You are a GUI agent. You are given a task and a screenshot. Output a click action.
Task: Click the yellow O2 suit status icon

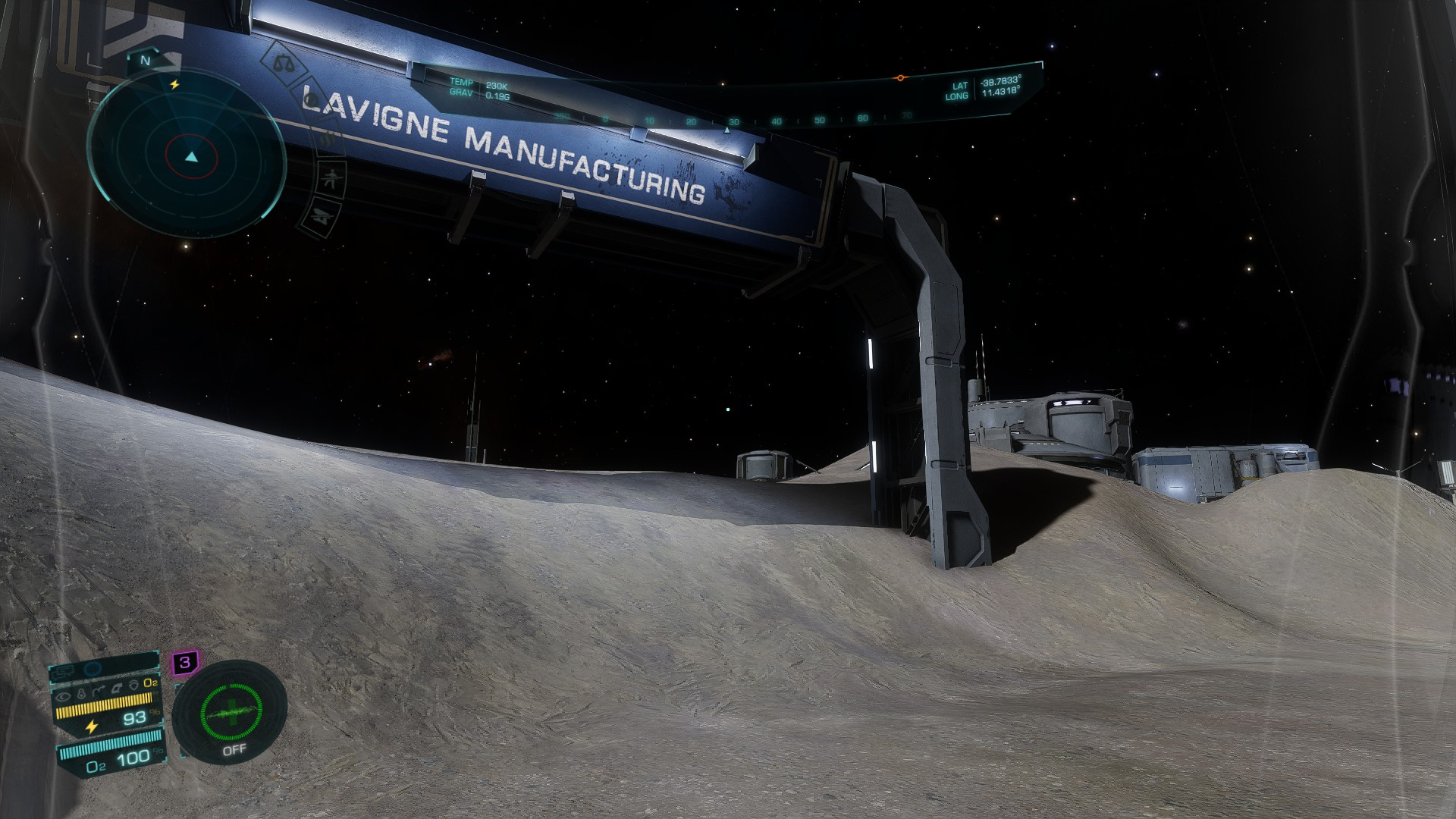tap(150, 683)
